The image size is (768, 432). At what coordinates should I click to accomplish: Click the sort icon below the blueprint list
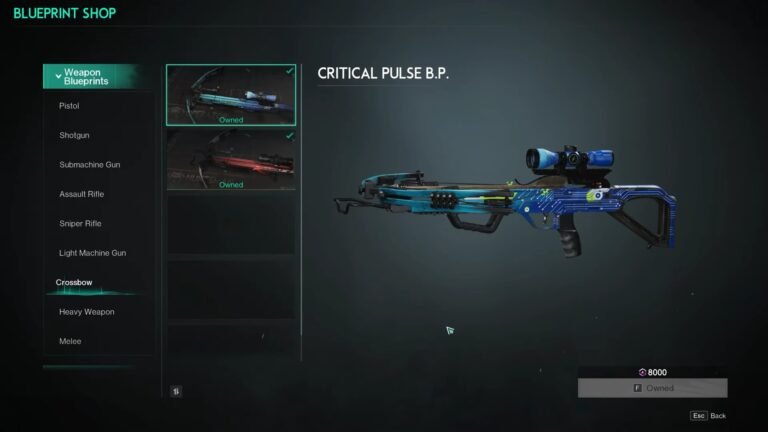[x=176, y=391]
